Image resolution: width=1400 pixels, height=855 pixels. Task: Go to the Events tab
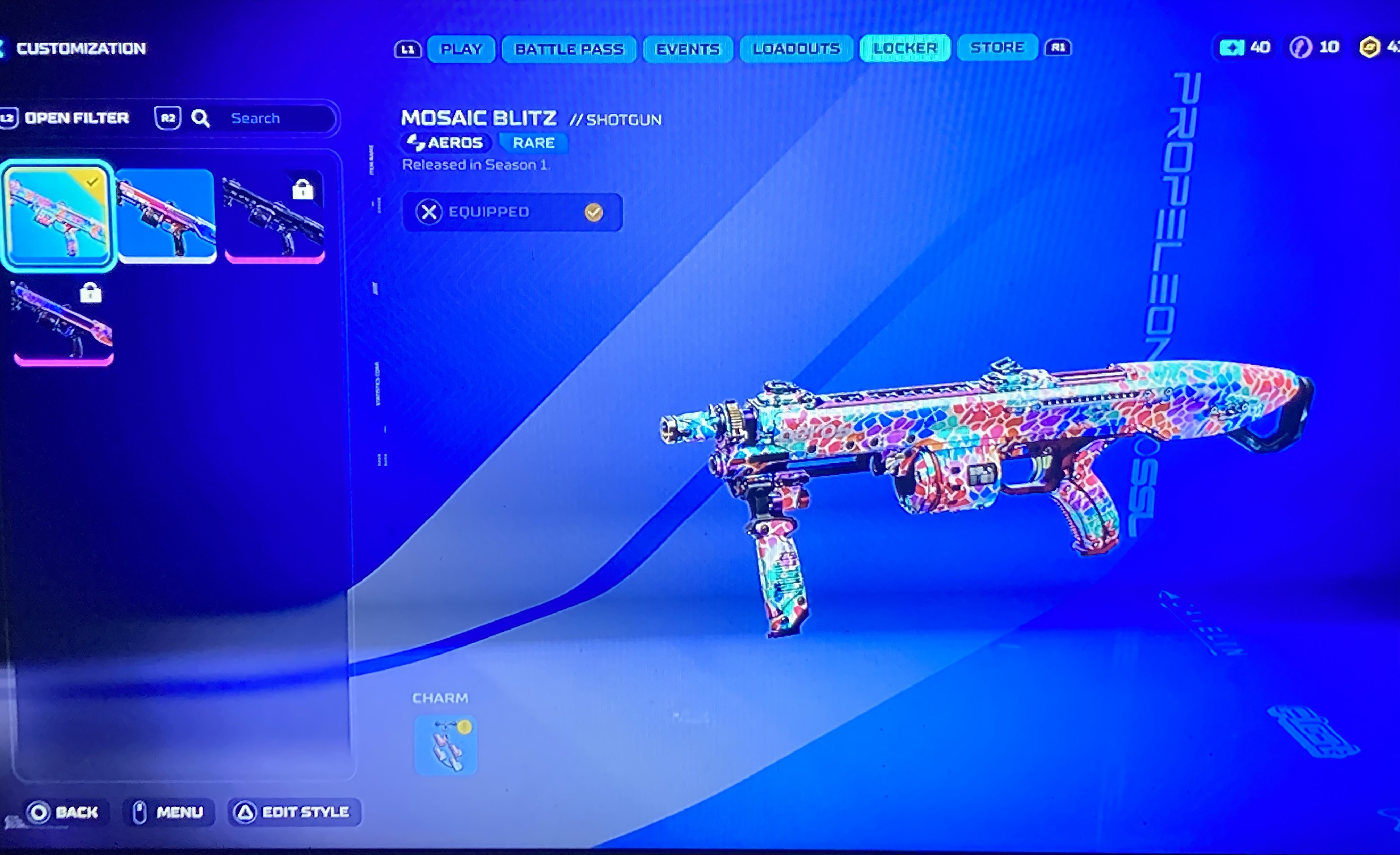[687, 49]
